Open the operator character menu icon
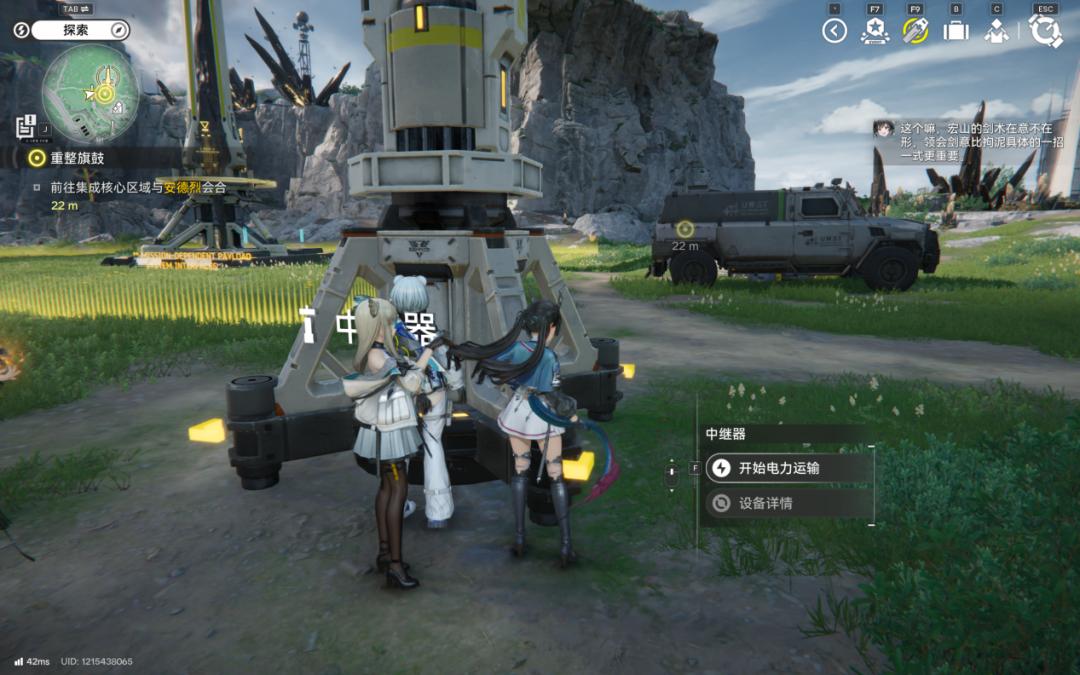 tap(996, 31)
